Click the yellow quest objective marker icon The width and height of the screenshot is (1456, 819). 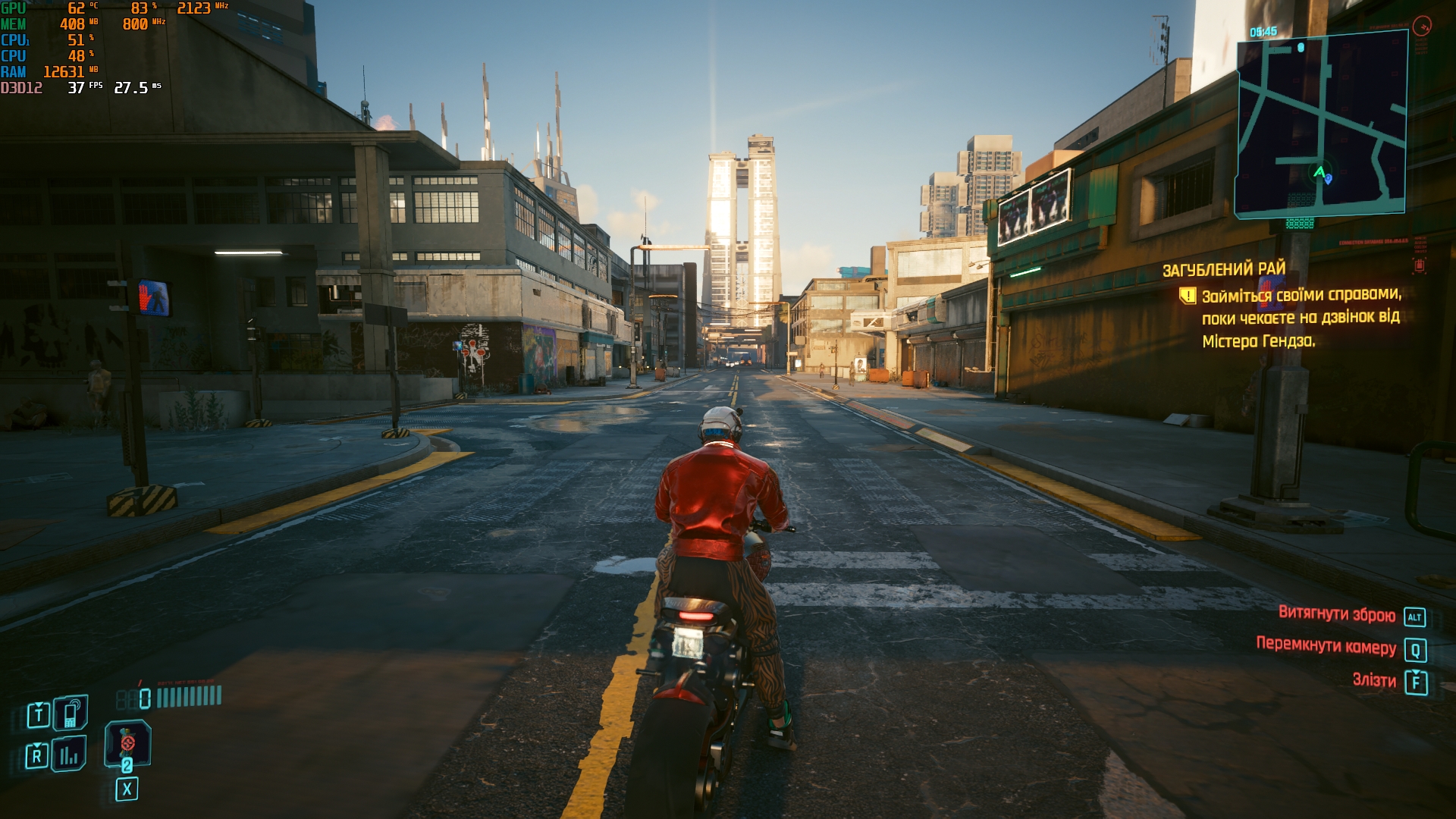click(1188, 295)
